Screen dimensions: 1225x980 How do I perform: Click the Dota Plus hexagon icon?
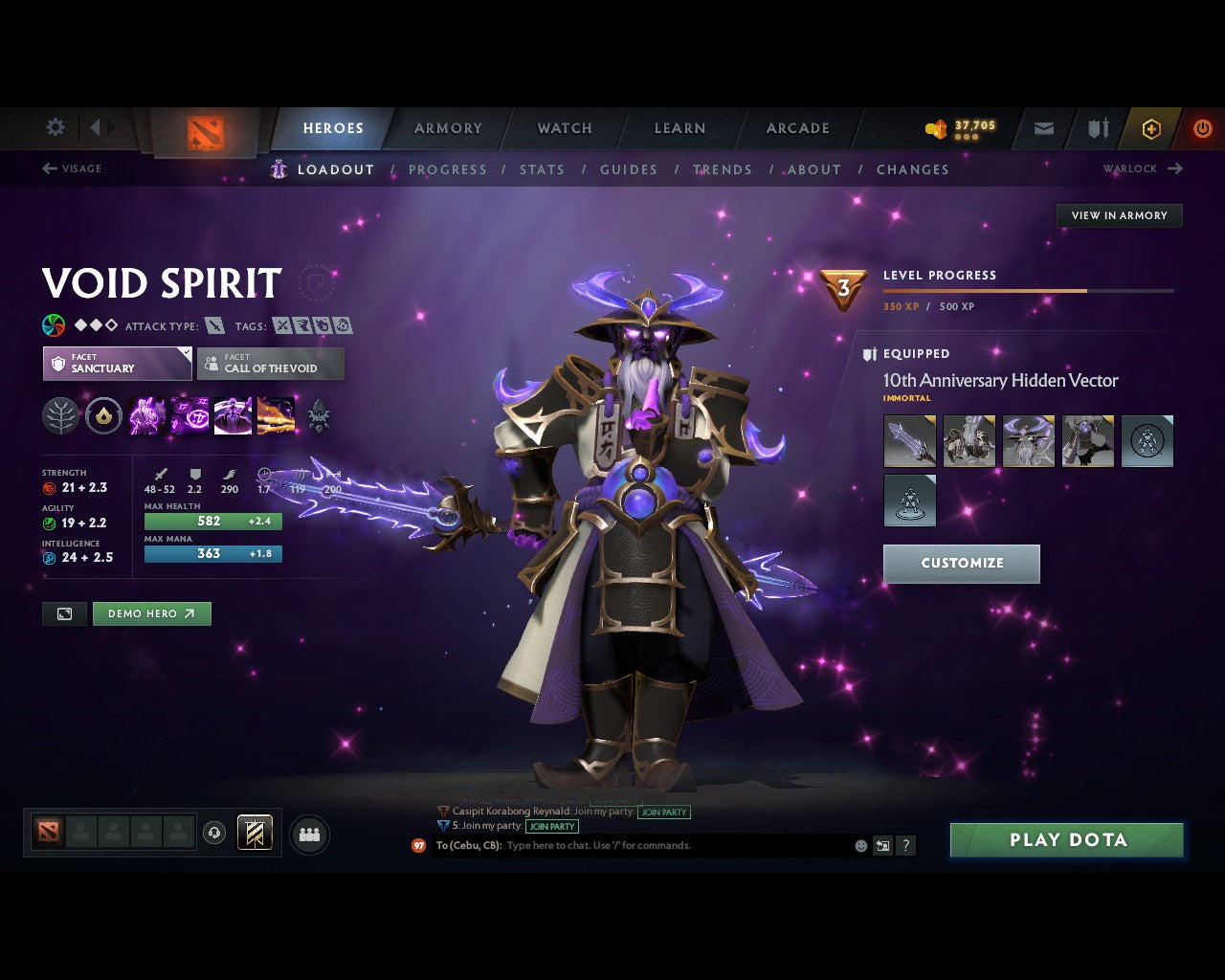pos(1151,127)
